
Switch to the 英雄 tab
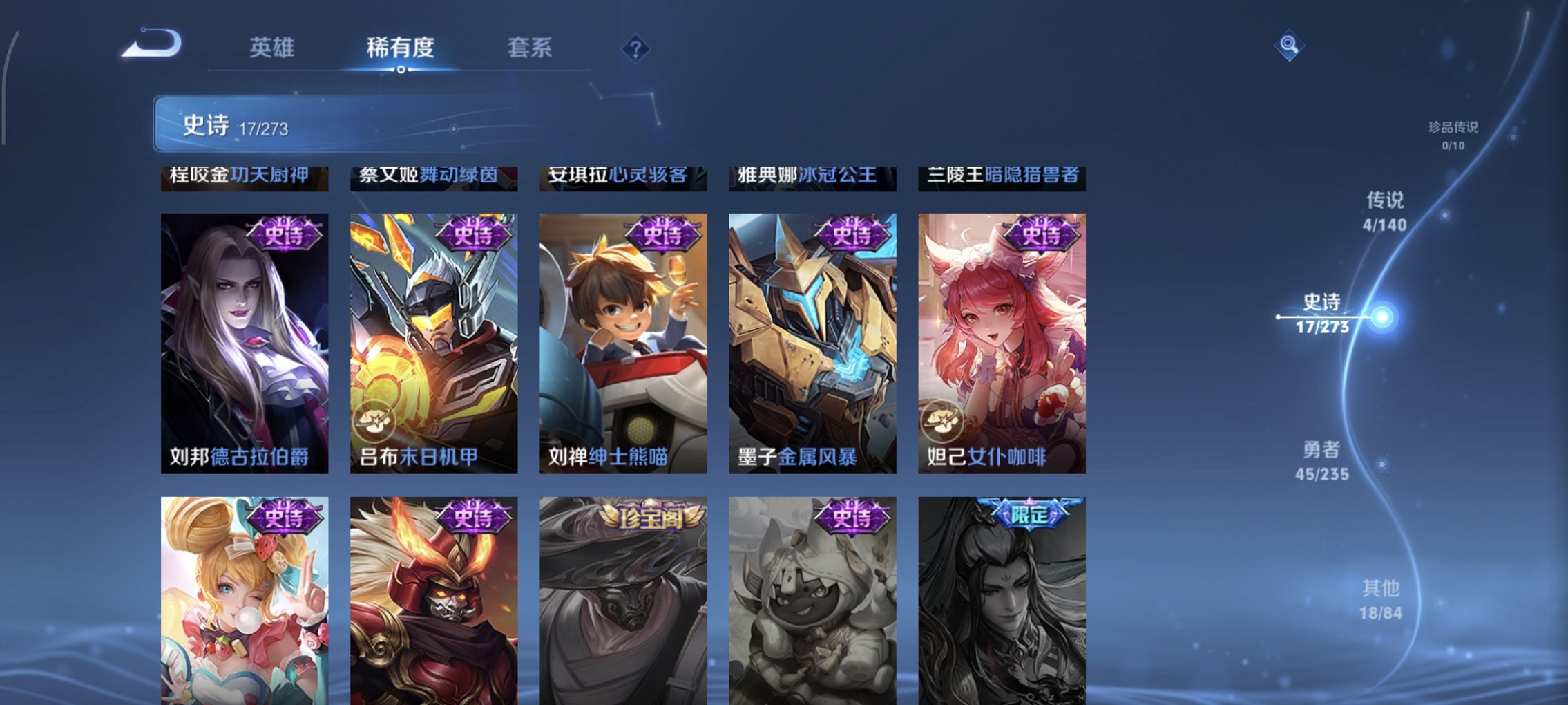[x=274, y=47]
